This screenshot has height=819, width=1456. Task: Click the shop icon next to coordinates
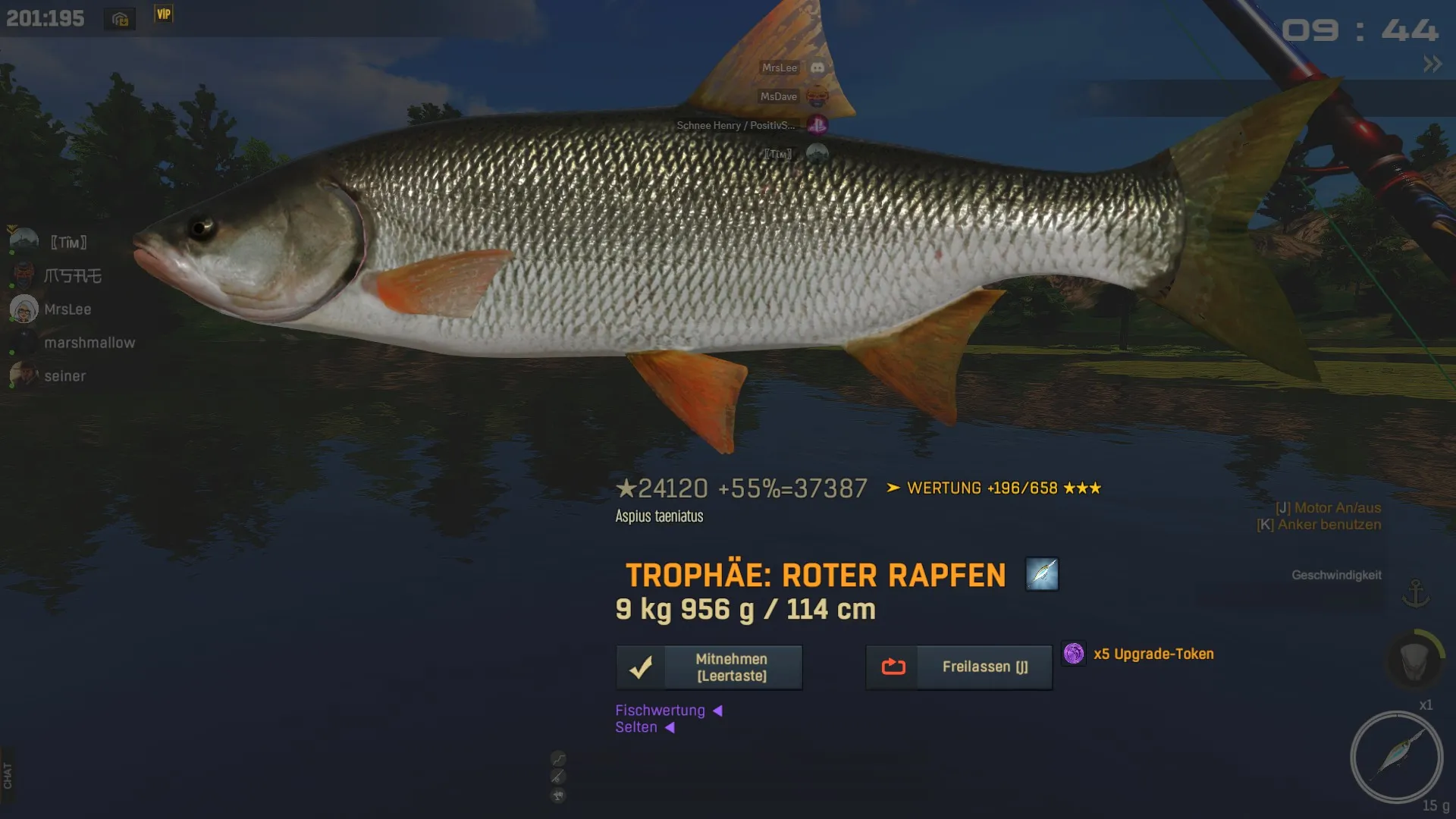(x=120, y=19)
